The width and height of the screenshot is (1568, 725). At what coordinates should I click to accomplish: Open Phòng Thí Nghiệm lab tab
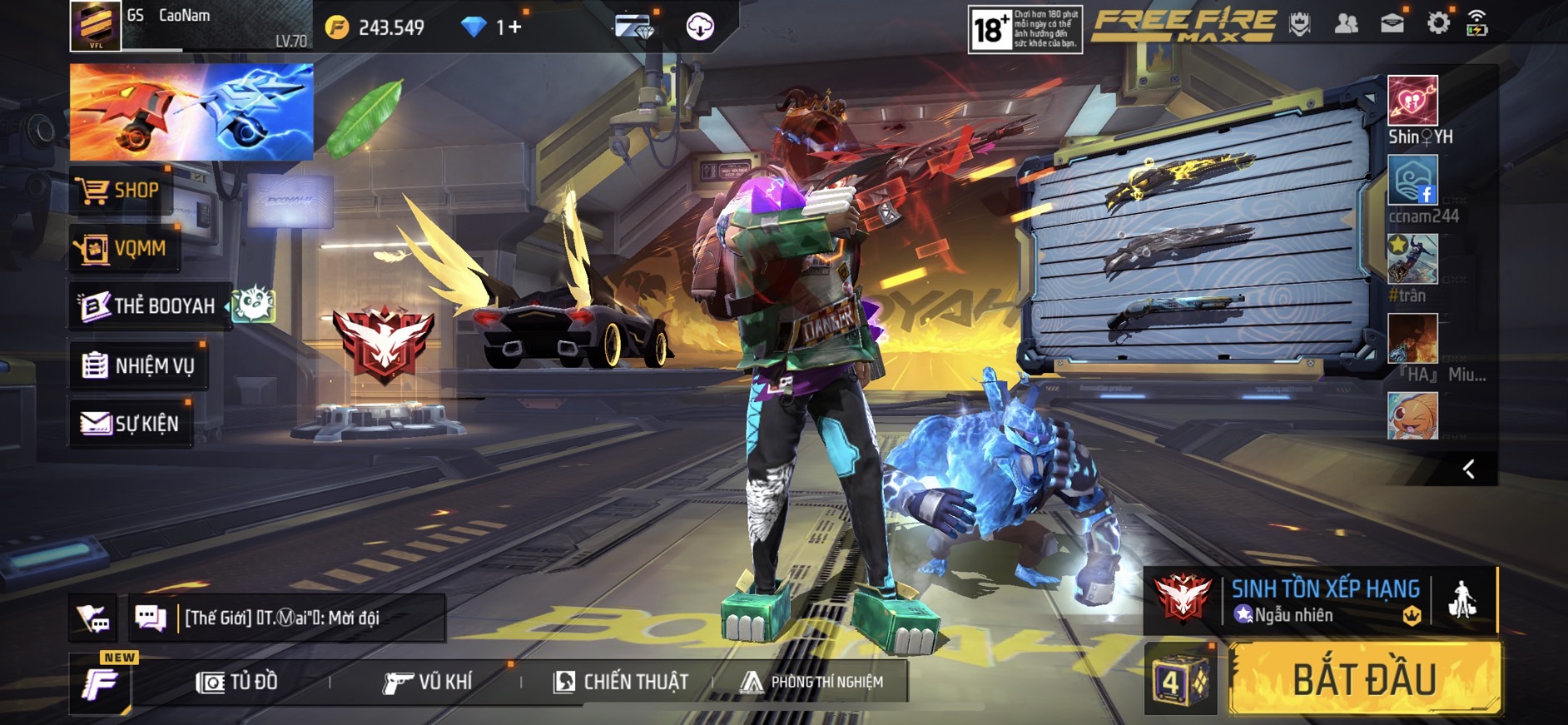pyautogui.click(x=812, y=683)
